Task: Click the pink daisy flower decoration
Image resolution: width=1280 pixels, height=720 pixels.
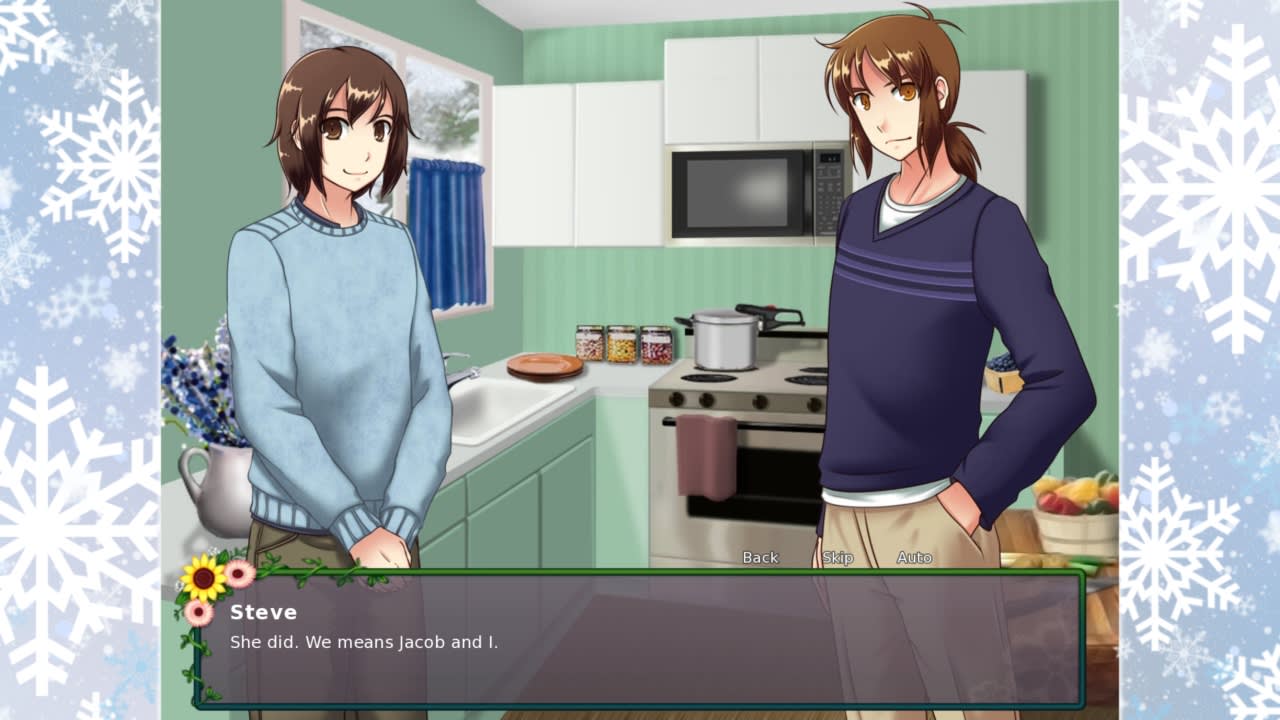Action: pos(239,572)
